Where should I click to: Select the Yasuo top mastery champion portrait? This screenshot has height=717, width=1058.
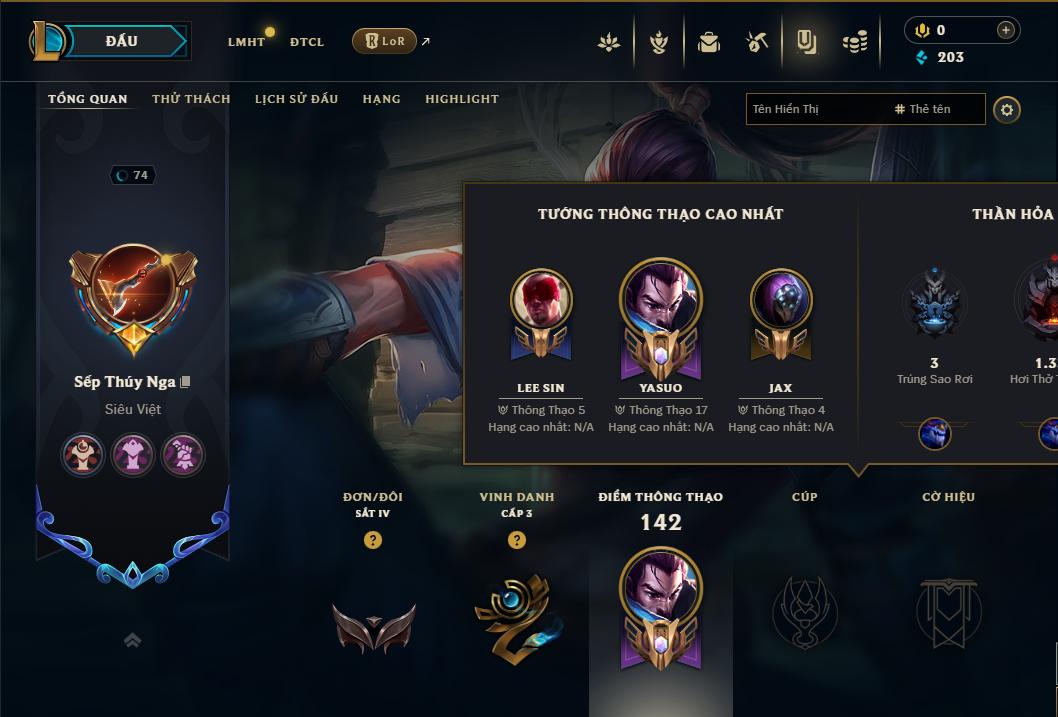pyautogui.click(x=660, y=298)
